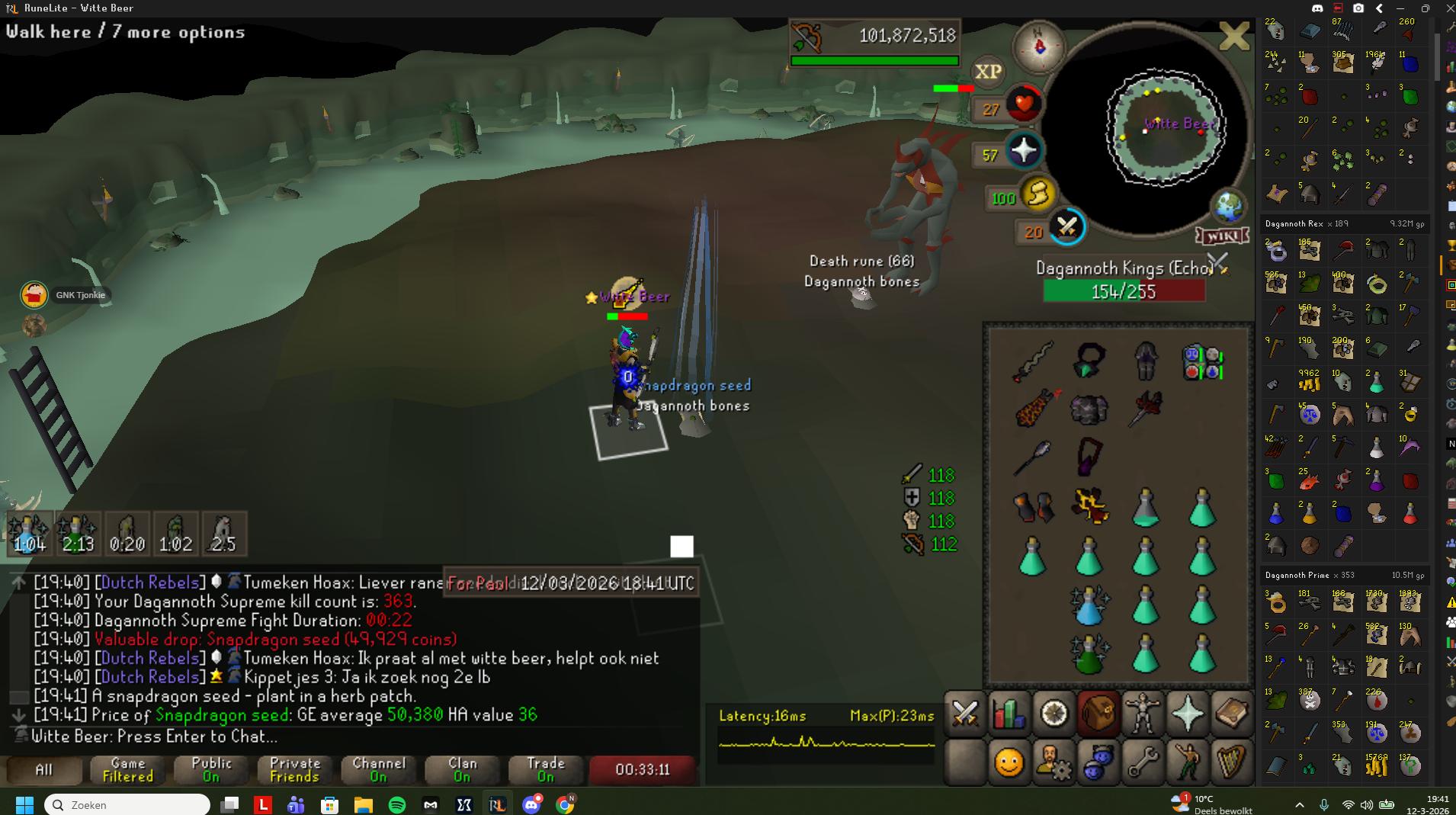Screen dimensions: 1456x815
Task: Open the magic spellbook tab
Action: click(x=1232, y=714)
